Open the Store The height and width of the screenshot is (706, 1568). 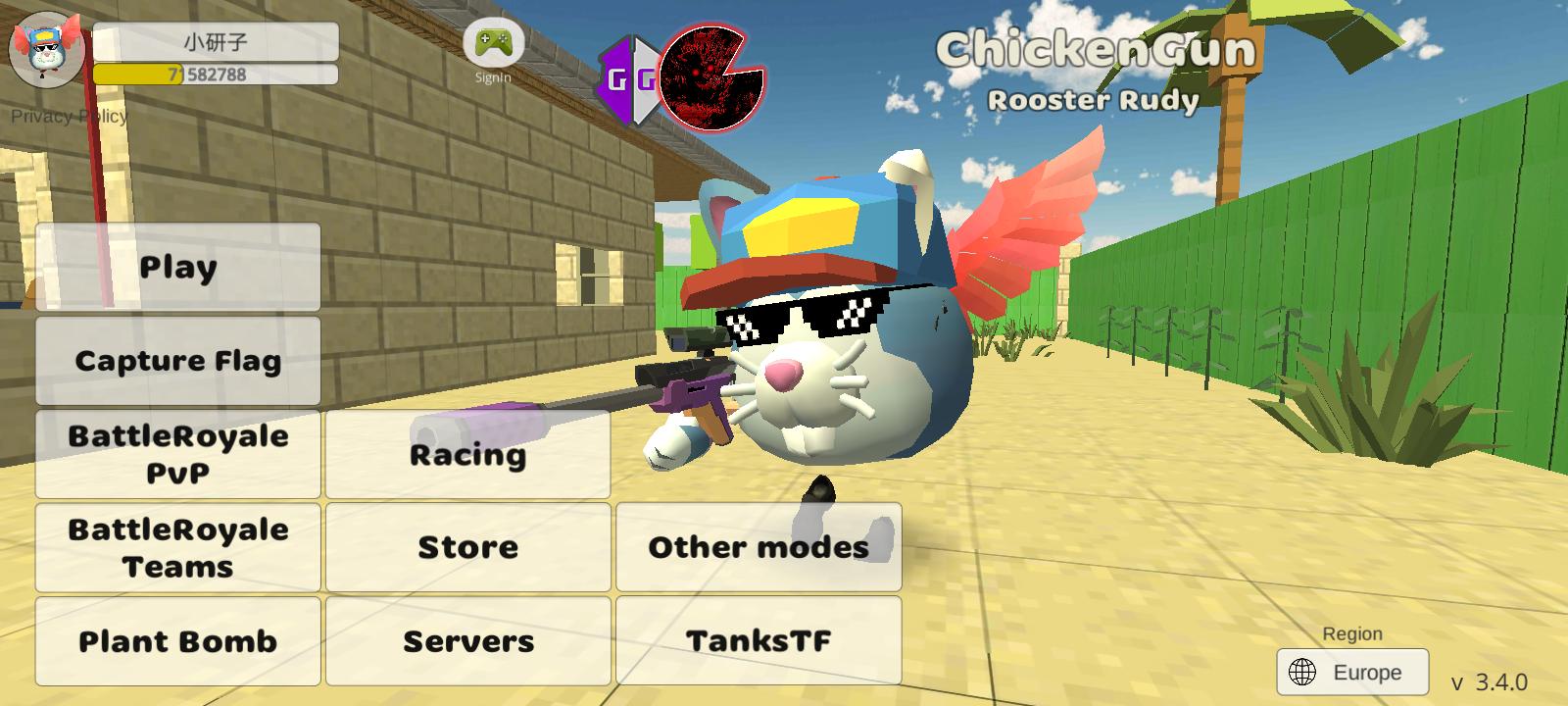click(467, 547)
